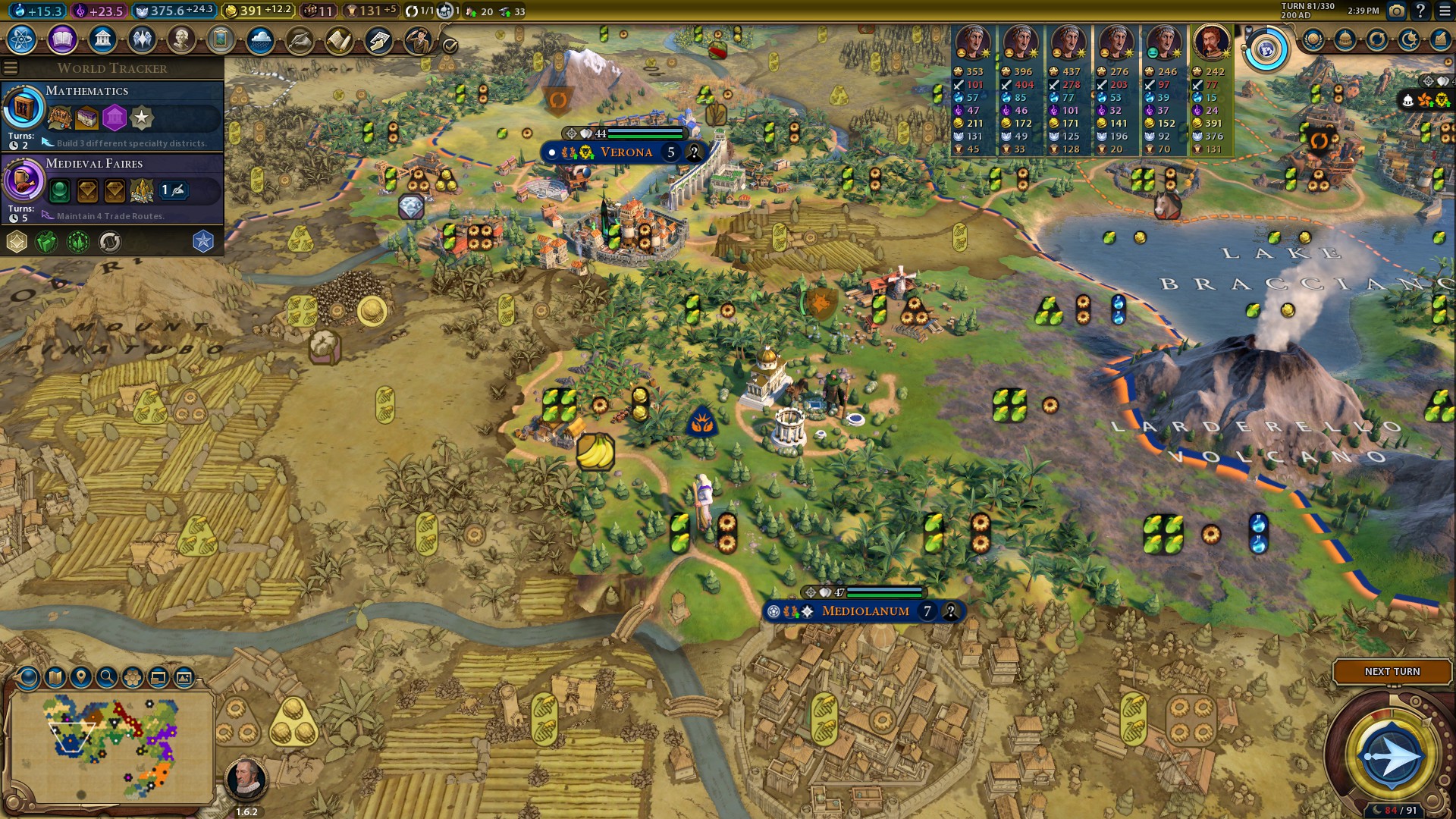Viewport: 1456px width, 819px height.
Task: Open the Civilopedia question mark button
Action: click(x=1420, y=11)
